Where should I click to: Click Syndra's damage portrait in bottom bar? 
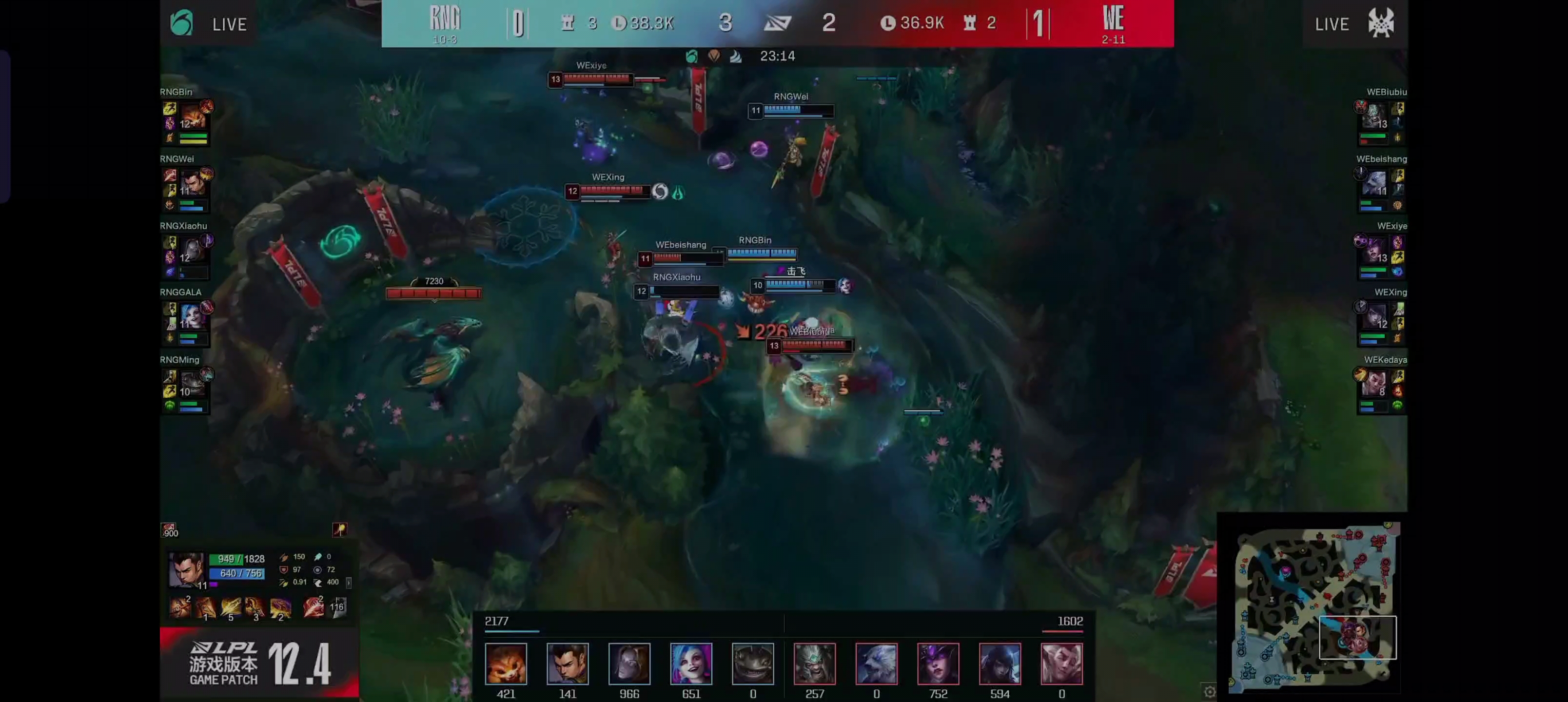click(938, 663)
